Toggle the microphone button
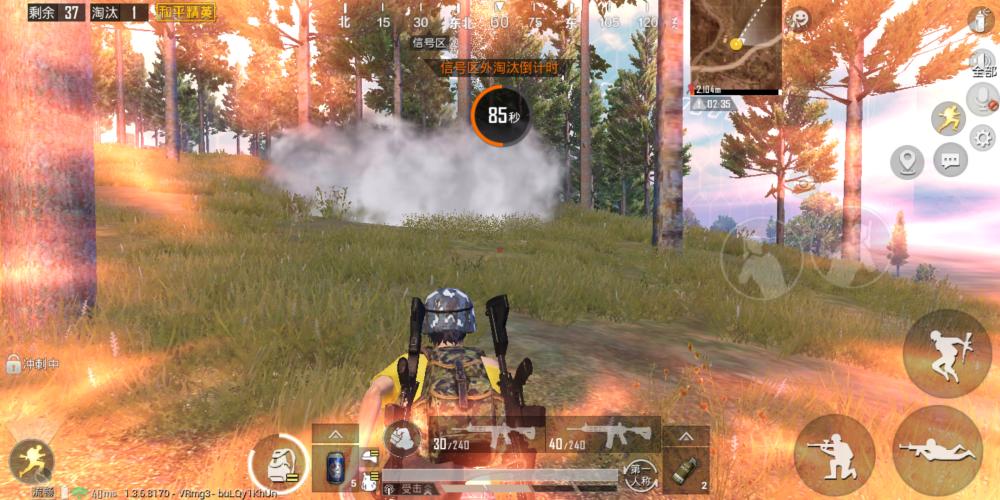The image size is (1000, 500). (x=982, y=98)
